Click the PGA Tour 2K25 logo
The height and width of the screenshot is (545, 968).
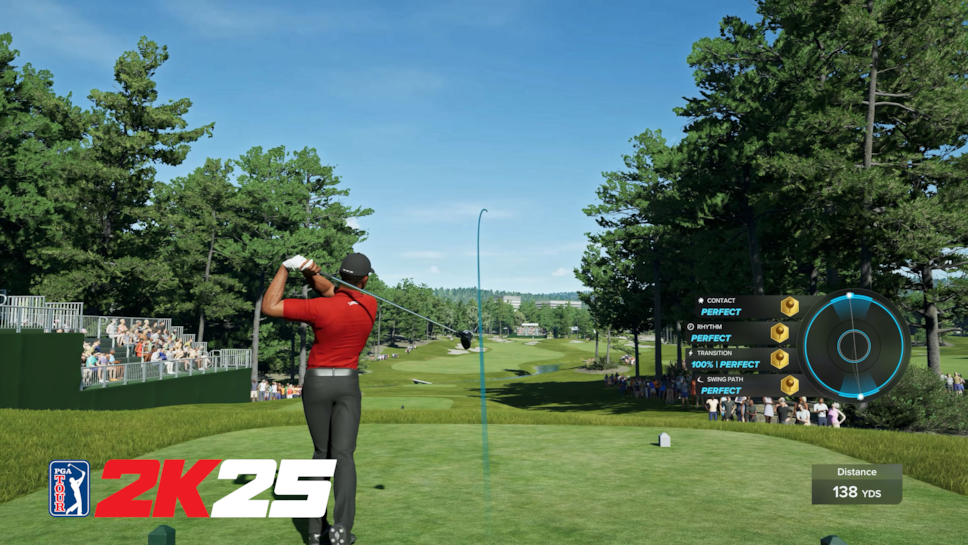(192, 488)
